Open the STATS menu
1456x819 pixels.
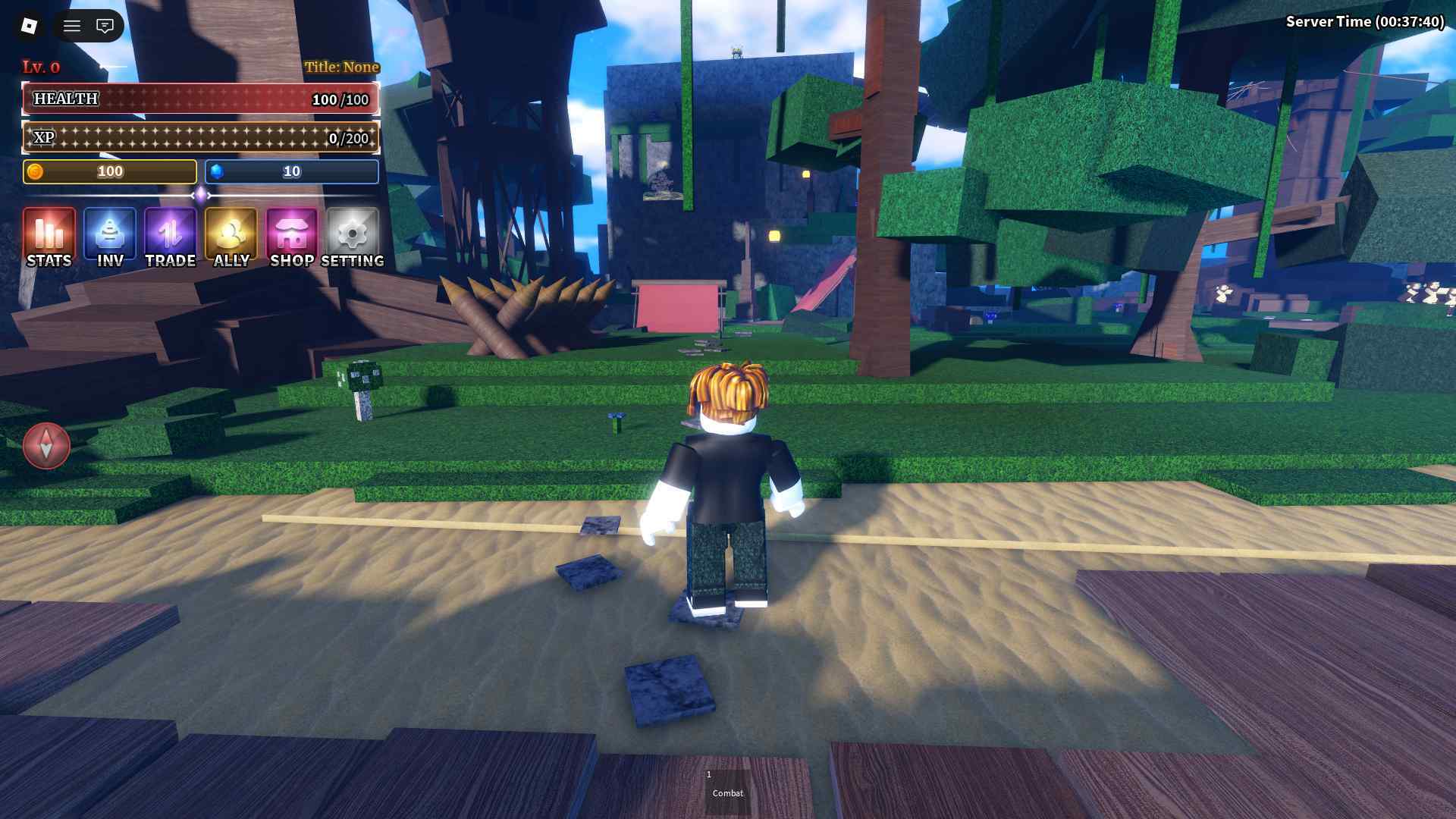coord(49,236)
